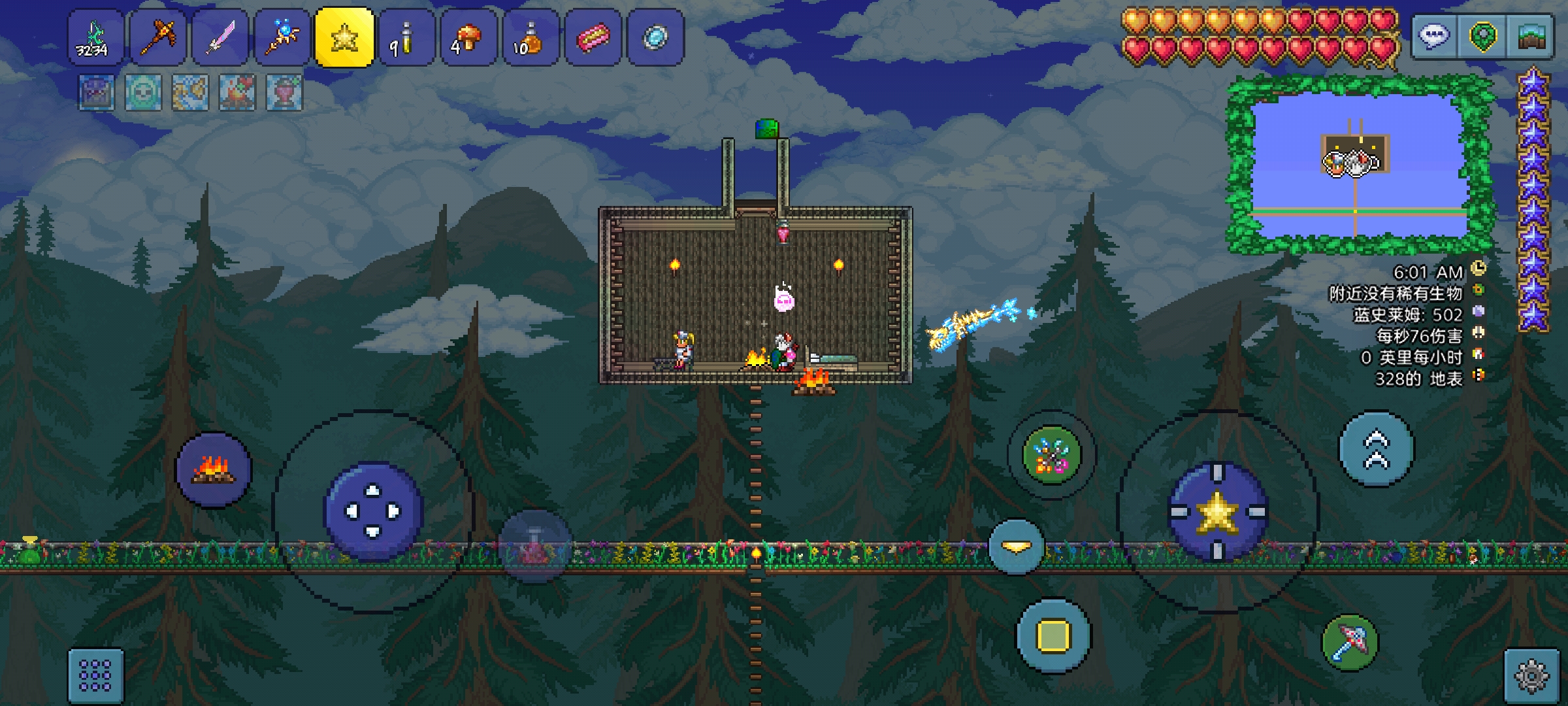Select the molten pickaxe hotbar slot

pyautogui.click(x=157, y=37)
